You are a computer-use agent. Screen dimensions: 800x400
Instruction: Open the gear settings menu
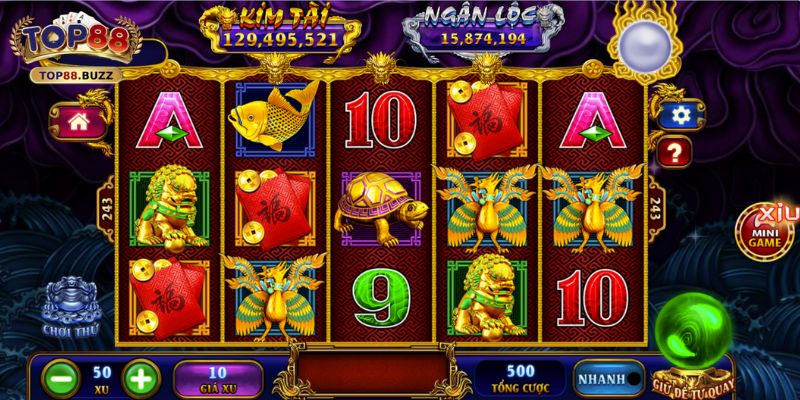click(680, 115)
